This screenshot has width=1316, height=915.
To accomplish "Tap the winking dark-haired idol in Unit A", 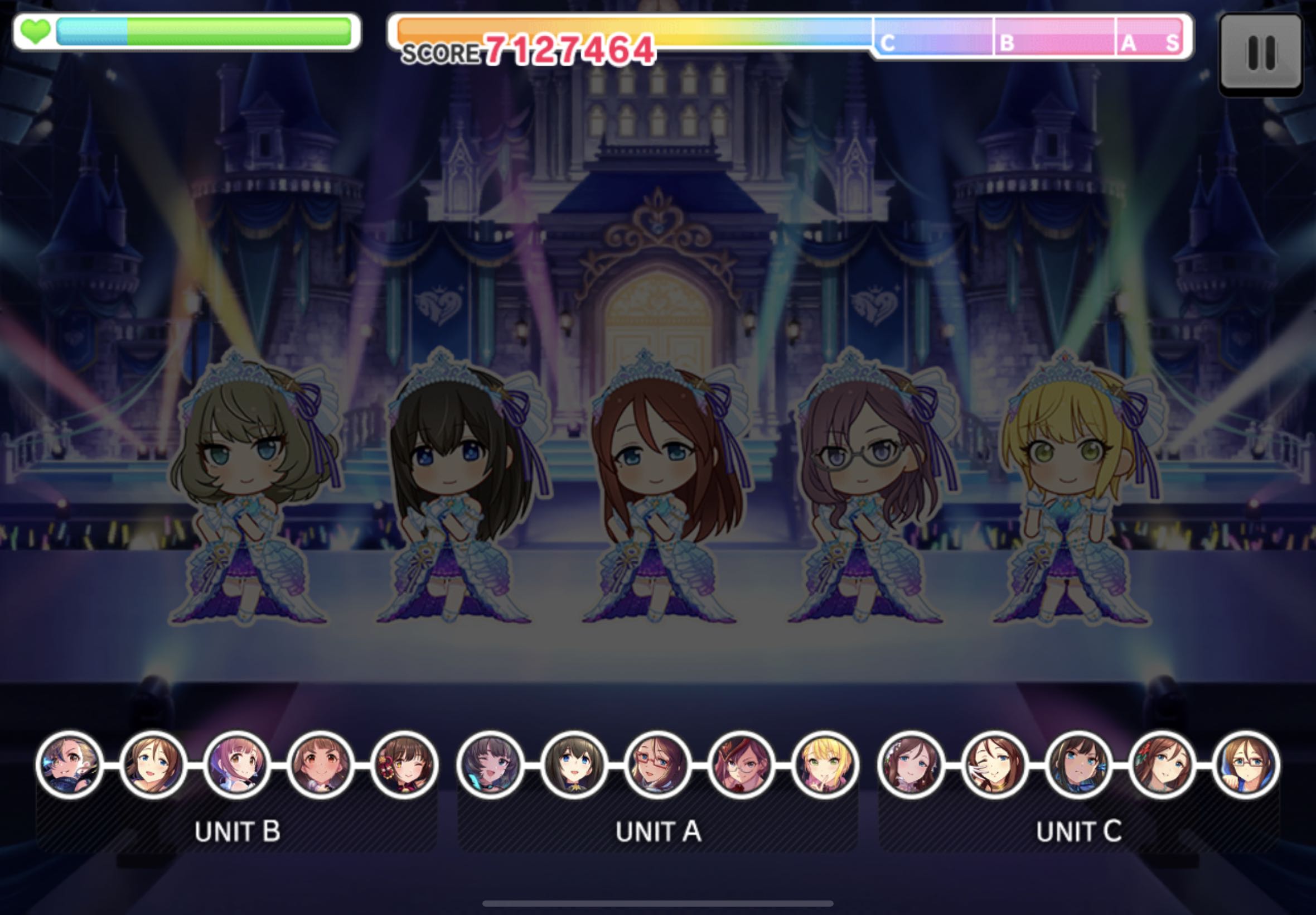I will tap(490, 765).
